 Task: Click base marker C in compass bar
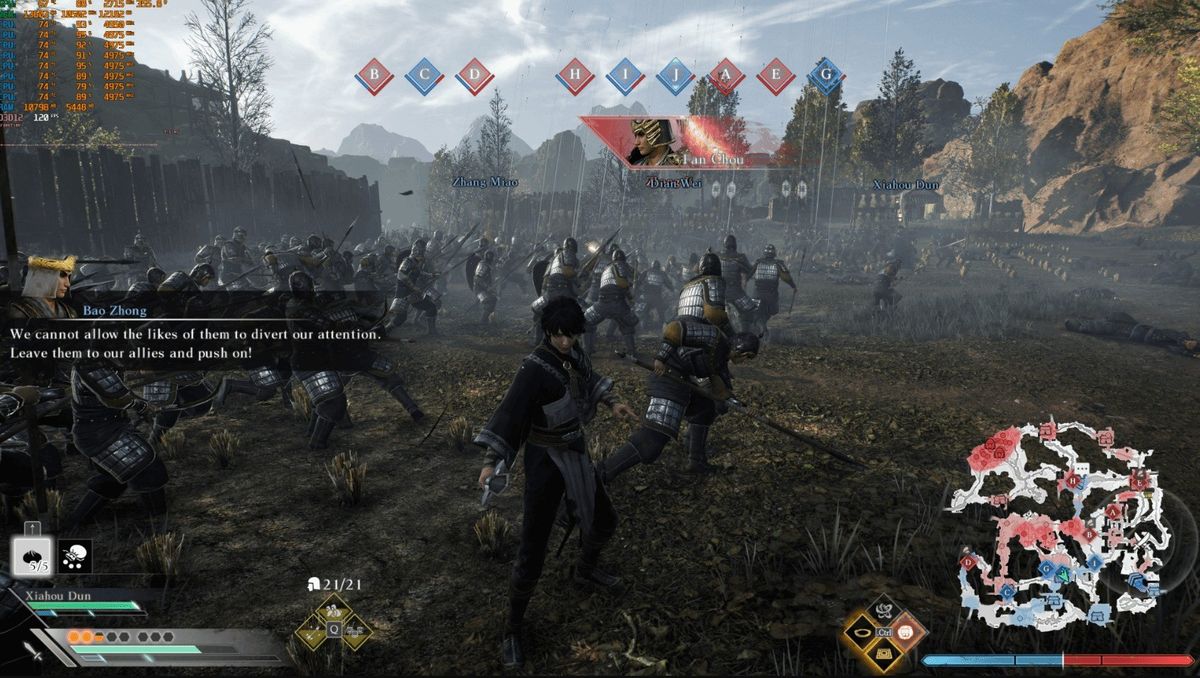tap(424, 75)
